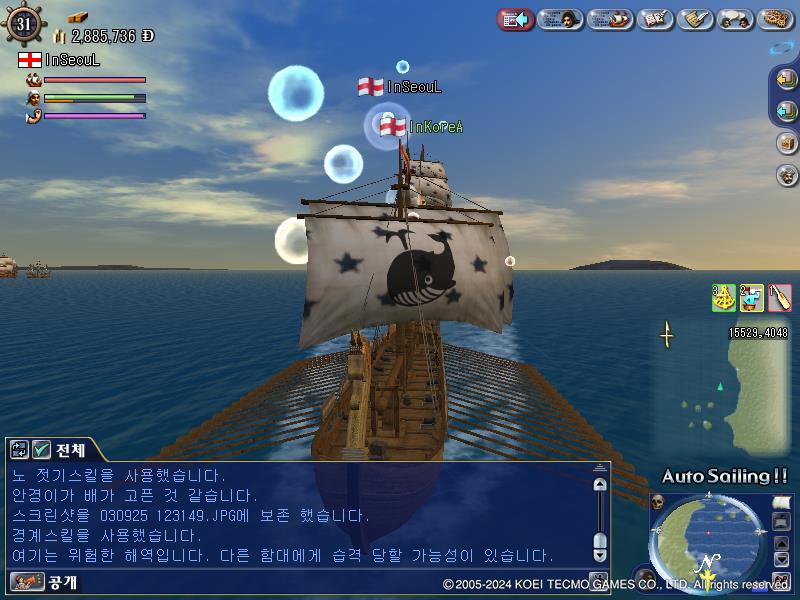Click the yellow arrow side-panel button
800x600 pixels.
click(x=786, y=82)
